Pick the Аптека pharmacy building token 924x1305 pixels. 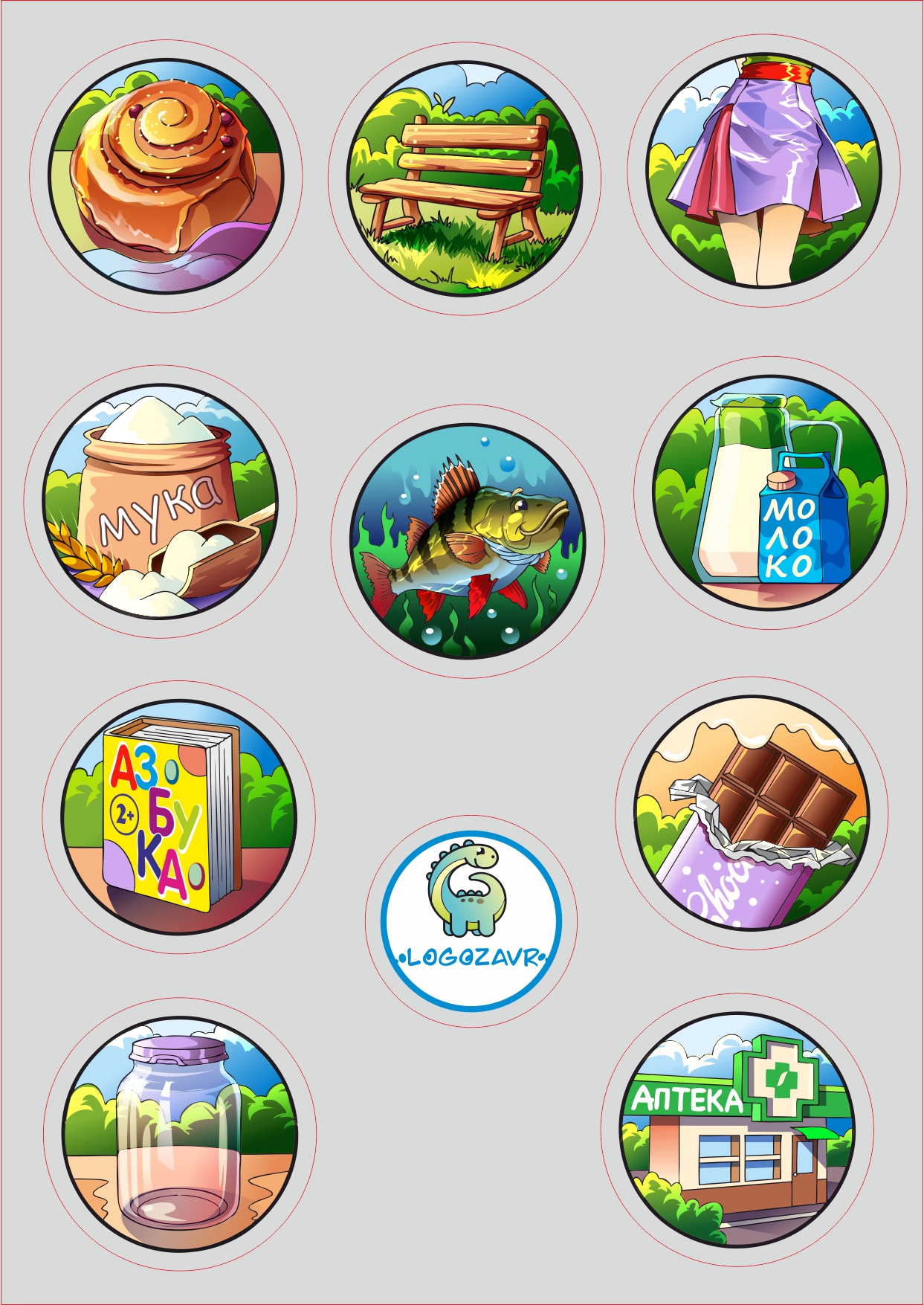point(737,1130)
